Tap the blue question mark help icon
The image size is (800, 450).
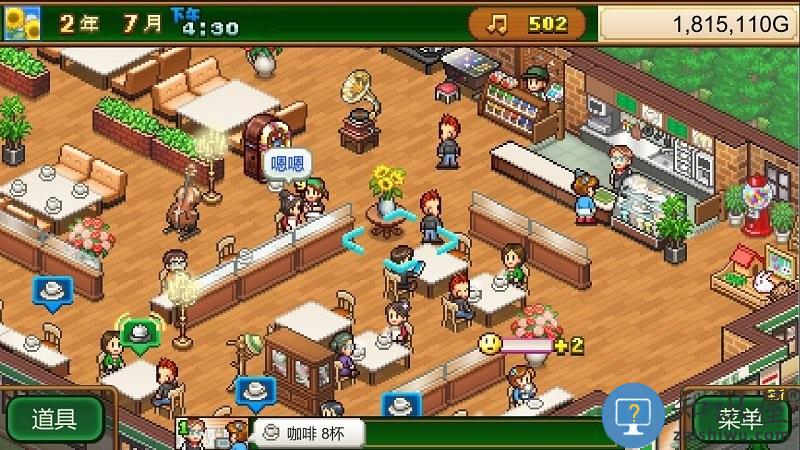tap(633, 414)
